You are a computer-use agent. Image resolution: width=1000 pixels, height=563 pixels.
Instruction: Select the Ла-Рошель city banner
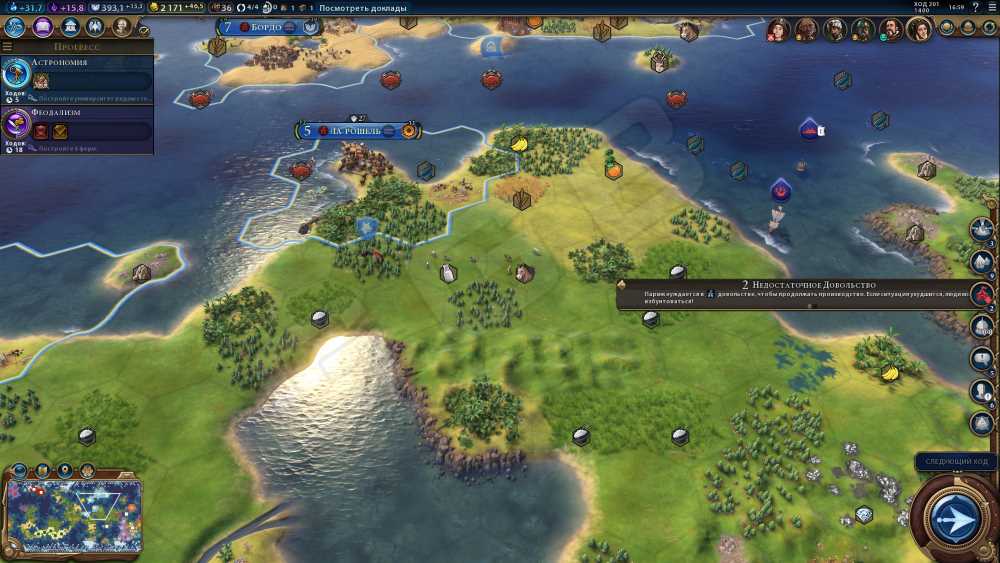pyautogui.click(x=358, y=131)
